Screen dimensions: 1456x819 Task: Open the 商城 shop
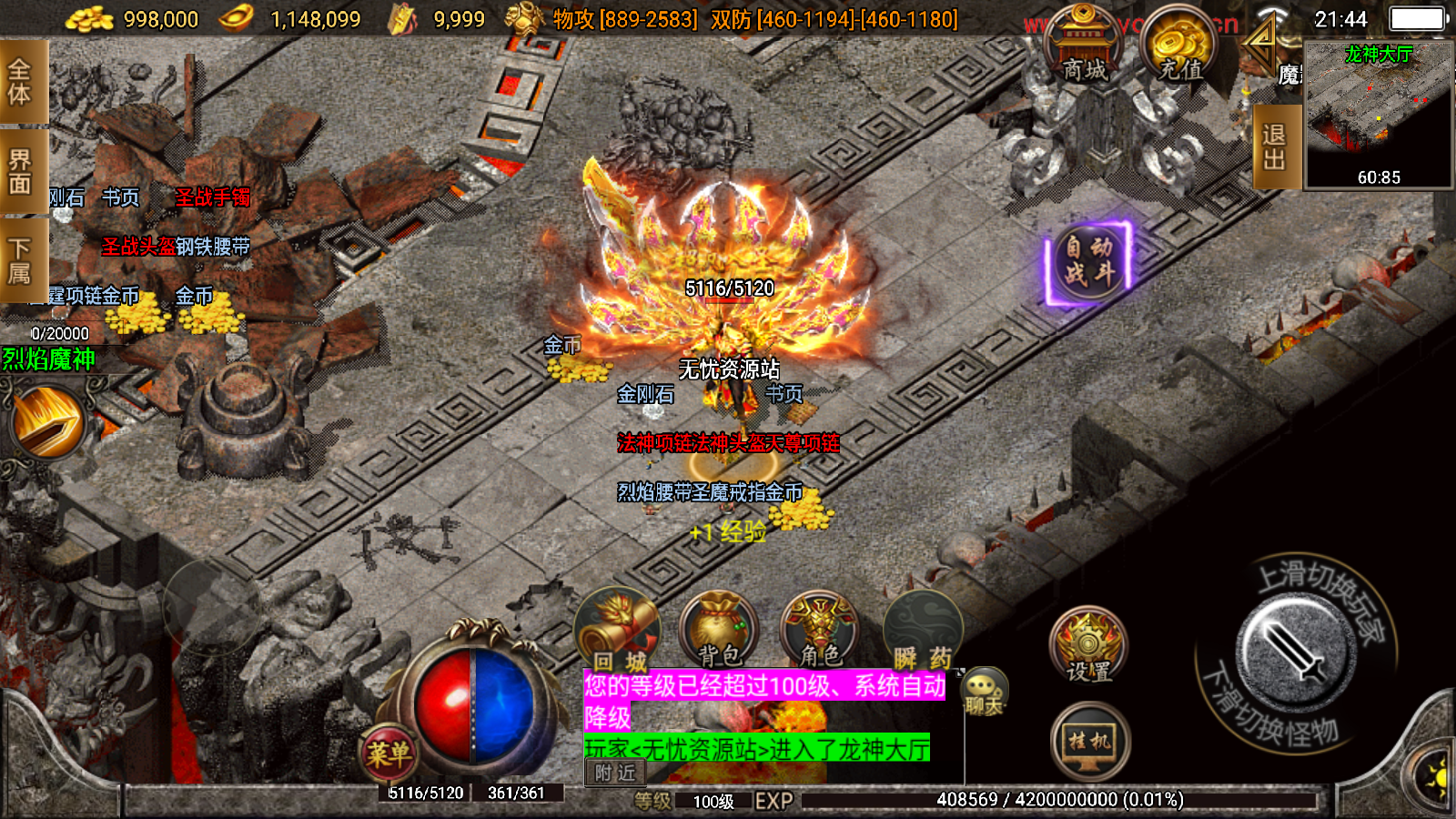click(x=1084, y=47)
